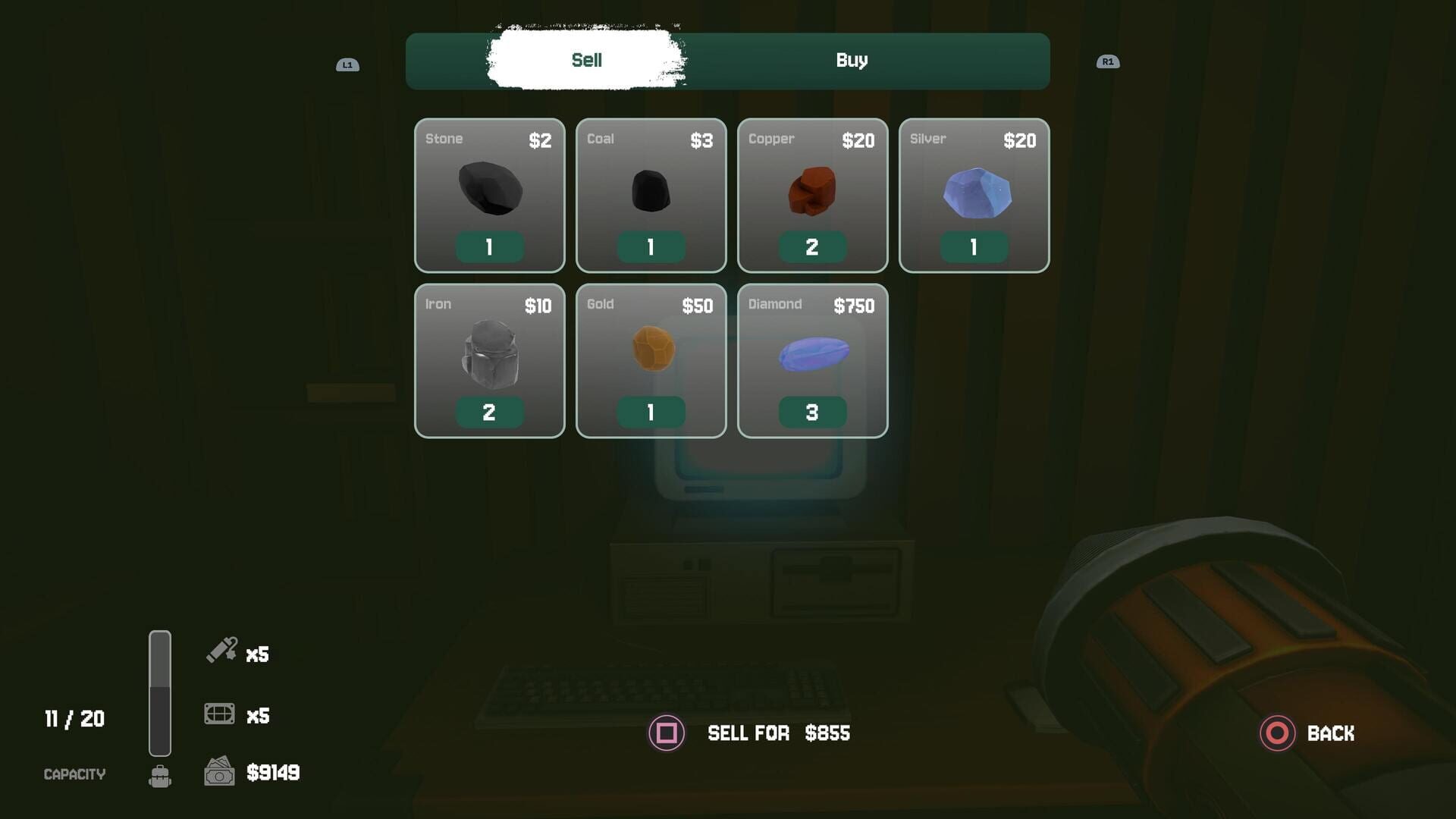Click the grate item icon showing x5
Viewport: 1456px width, 819px height.
tap(218, 713)
